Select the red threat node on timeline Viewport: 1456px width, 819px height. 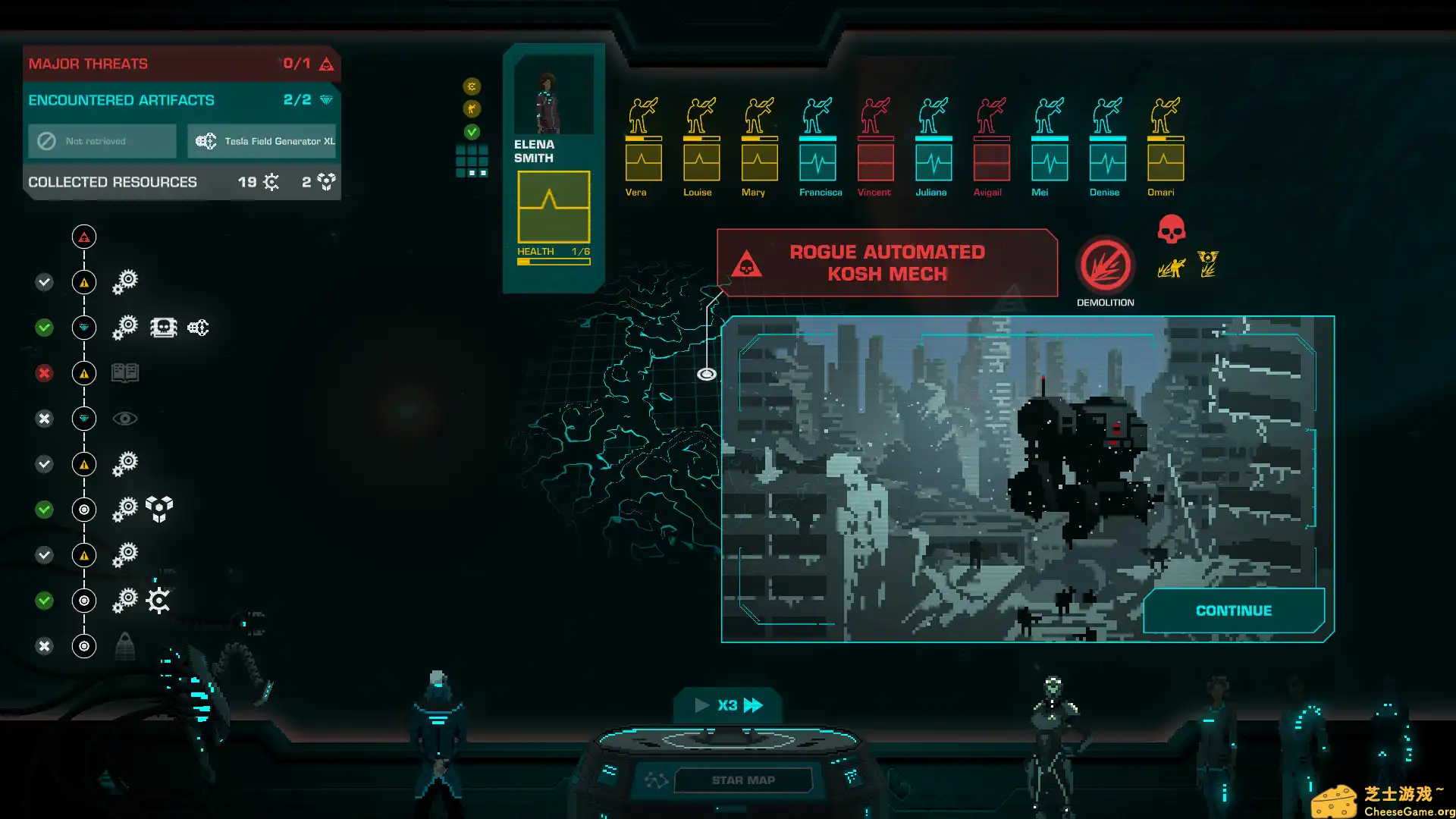coord(84,237)
